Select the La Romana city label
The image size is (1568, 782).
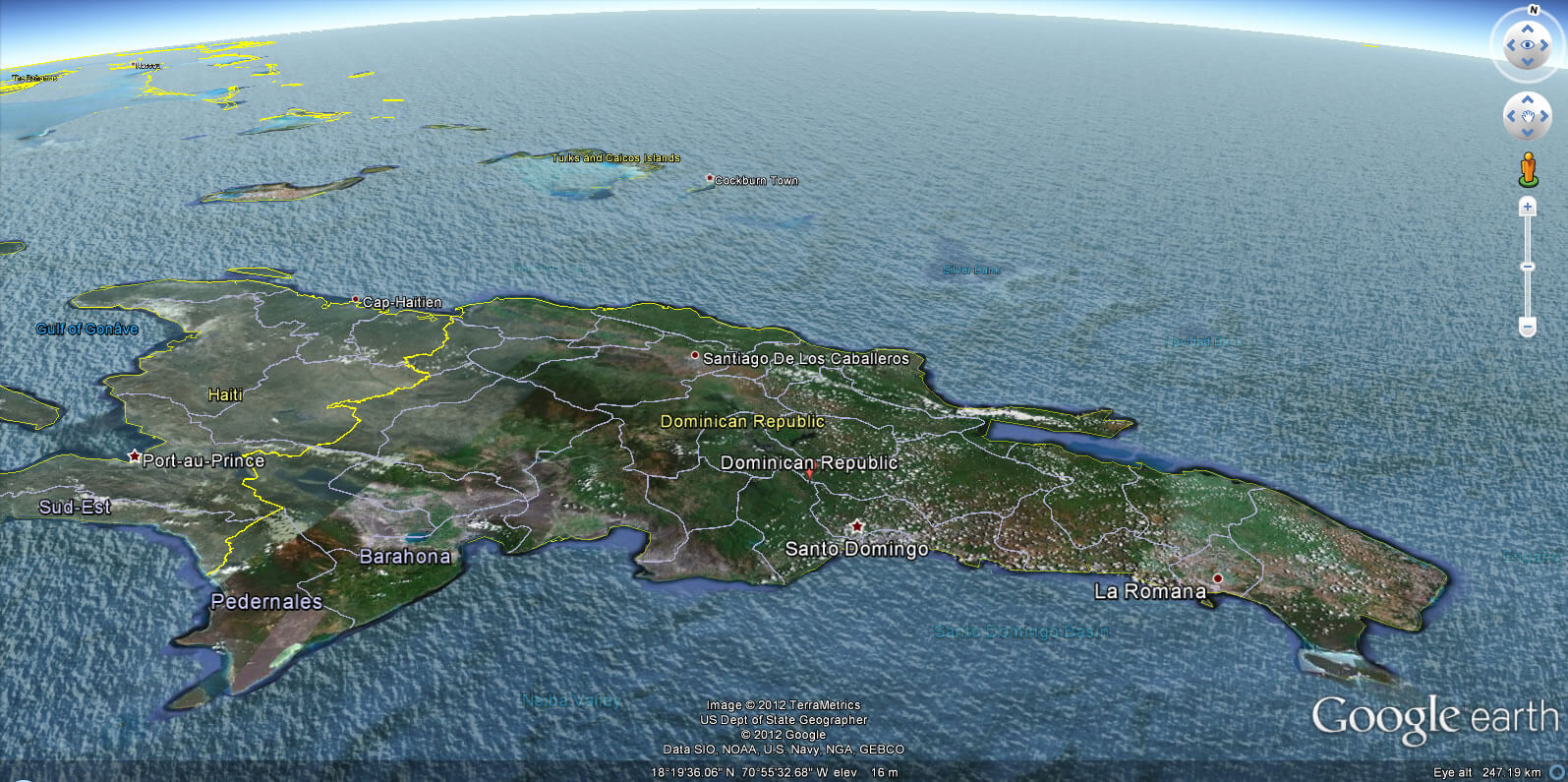(1151, 591)
